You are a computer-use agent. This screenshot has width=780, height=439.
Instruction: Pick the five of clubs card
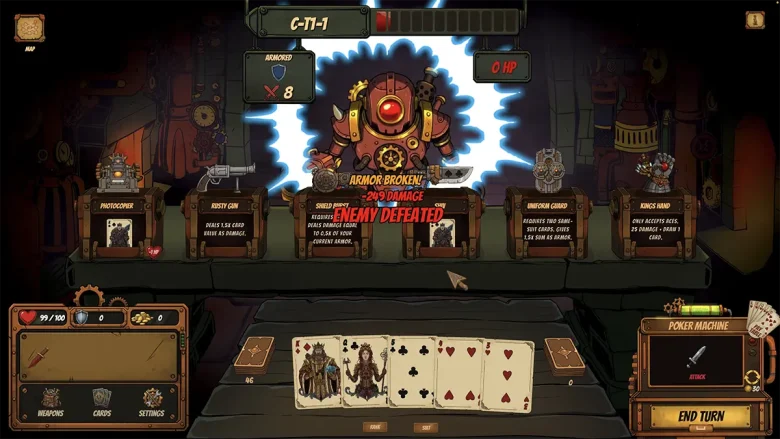click(412, 372)
